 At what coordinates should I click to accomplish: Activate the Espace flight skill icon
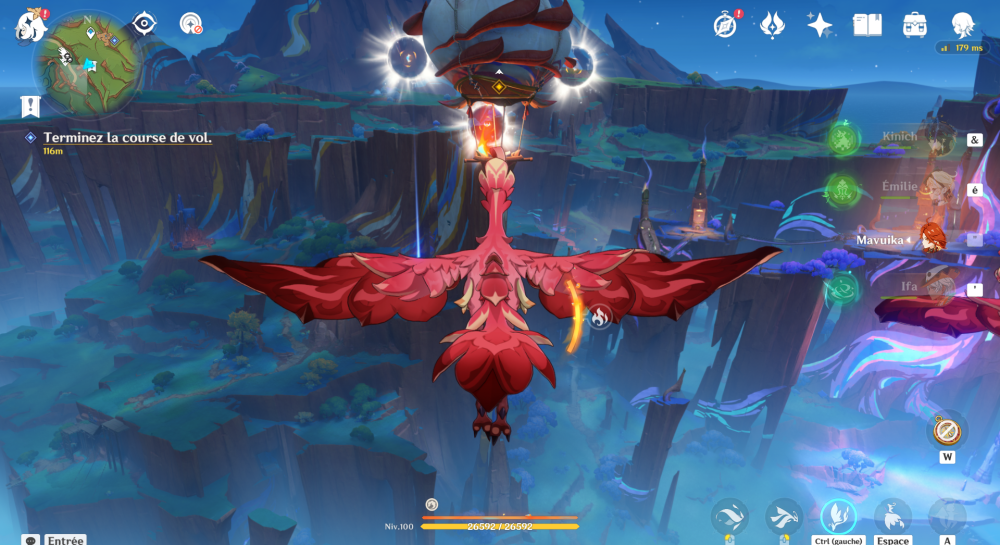pyautogui.click(x=892, y=517)
